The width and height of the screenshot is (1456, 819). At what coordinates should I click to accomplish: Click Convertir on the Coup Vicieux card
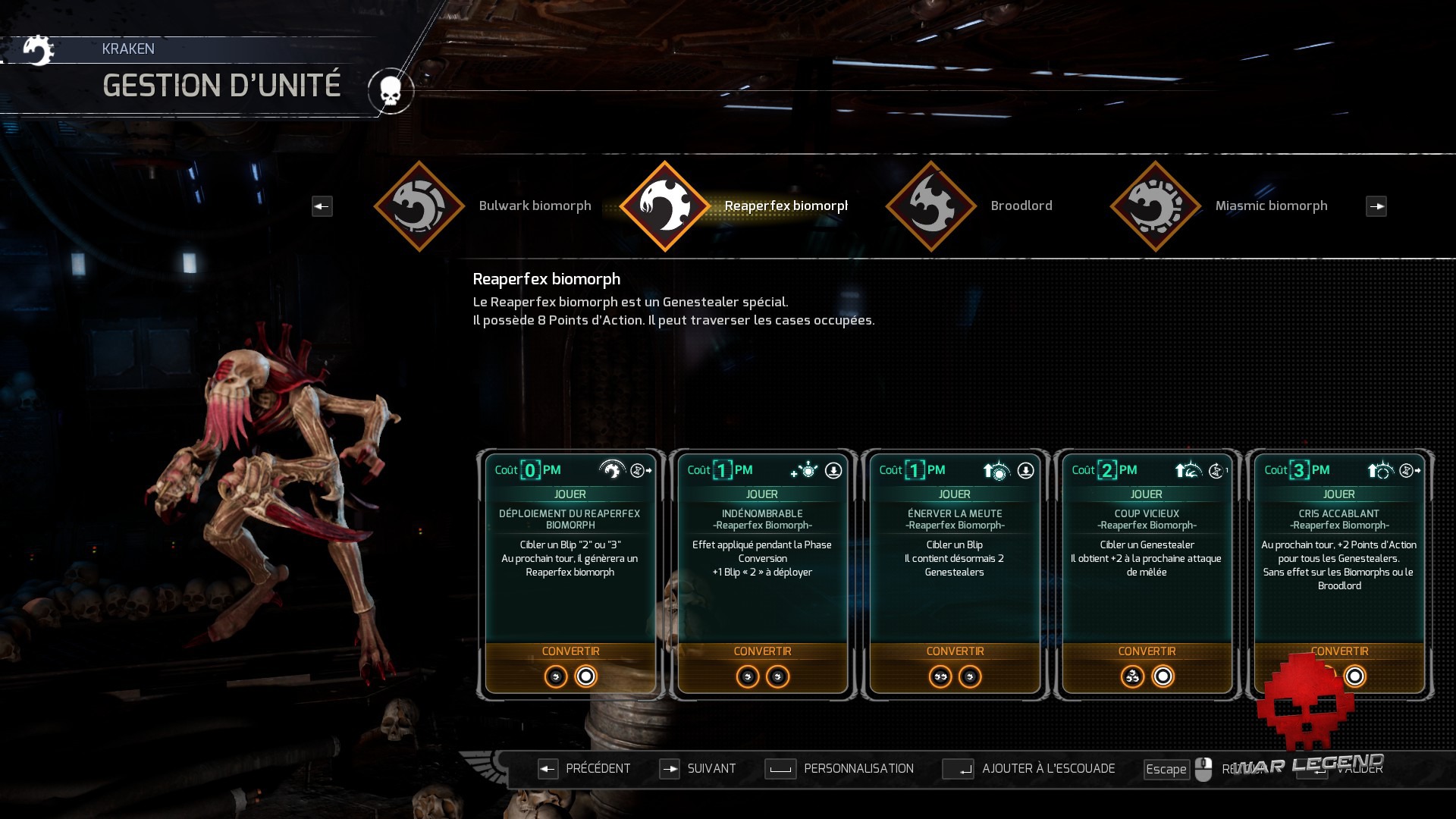click(1147, 651)
